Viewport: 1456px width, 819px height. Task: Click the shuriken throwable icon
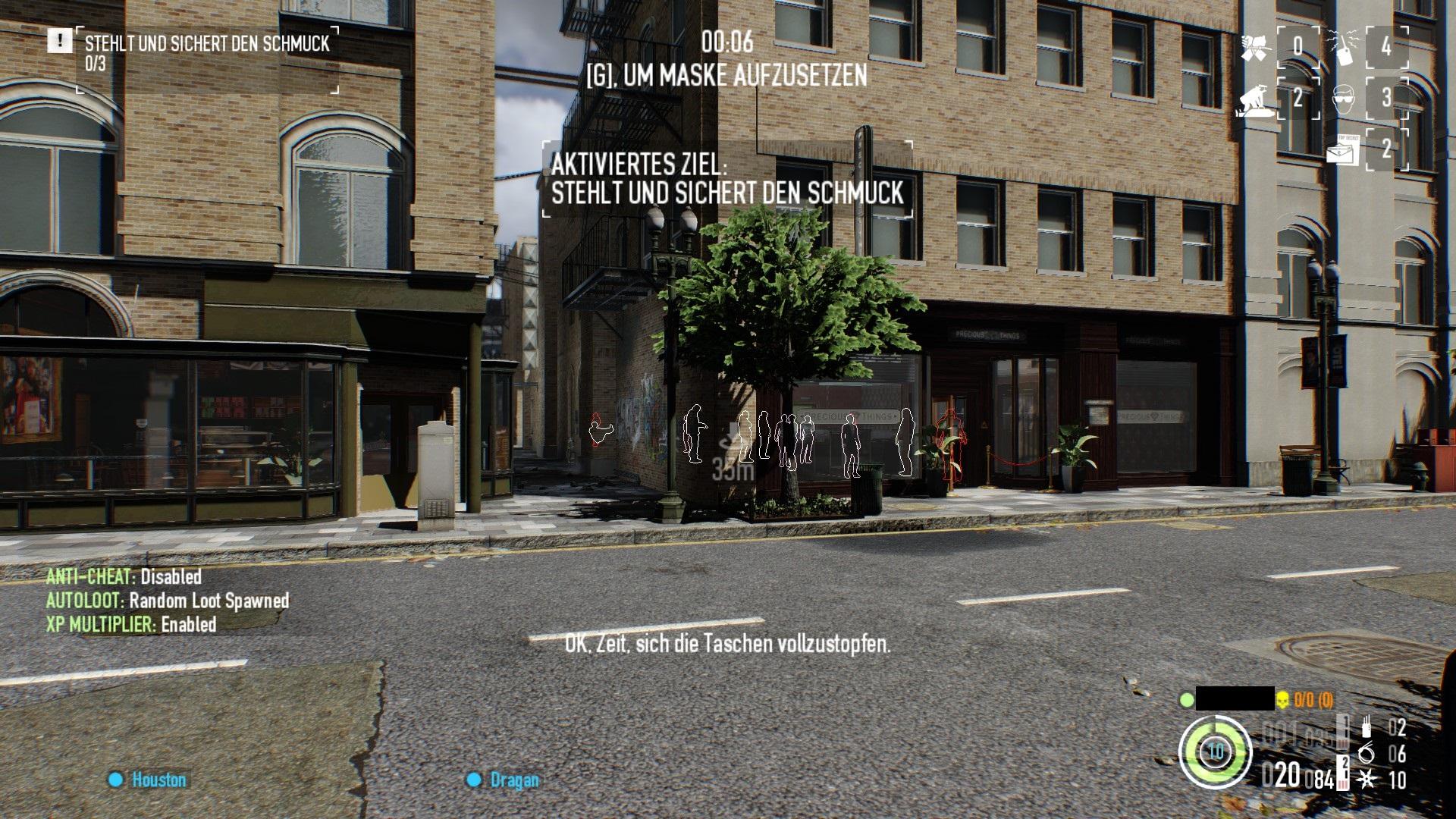pyautogui.click(x=1367, y=780)
